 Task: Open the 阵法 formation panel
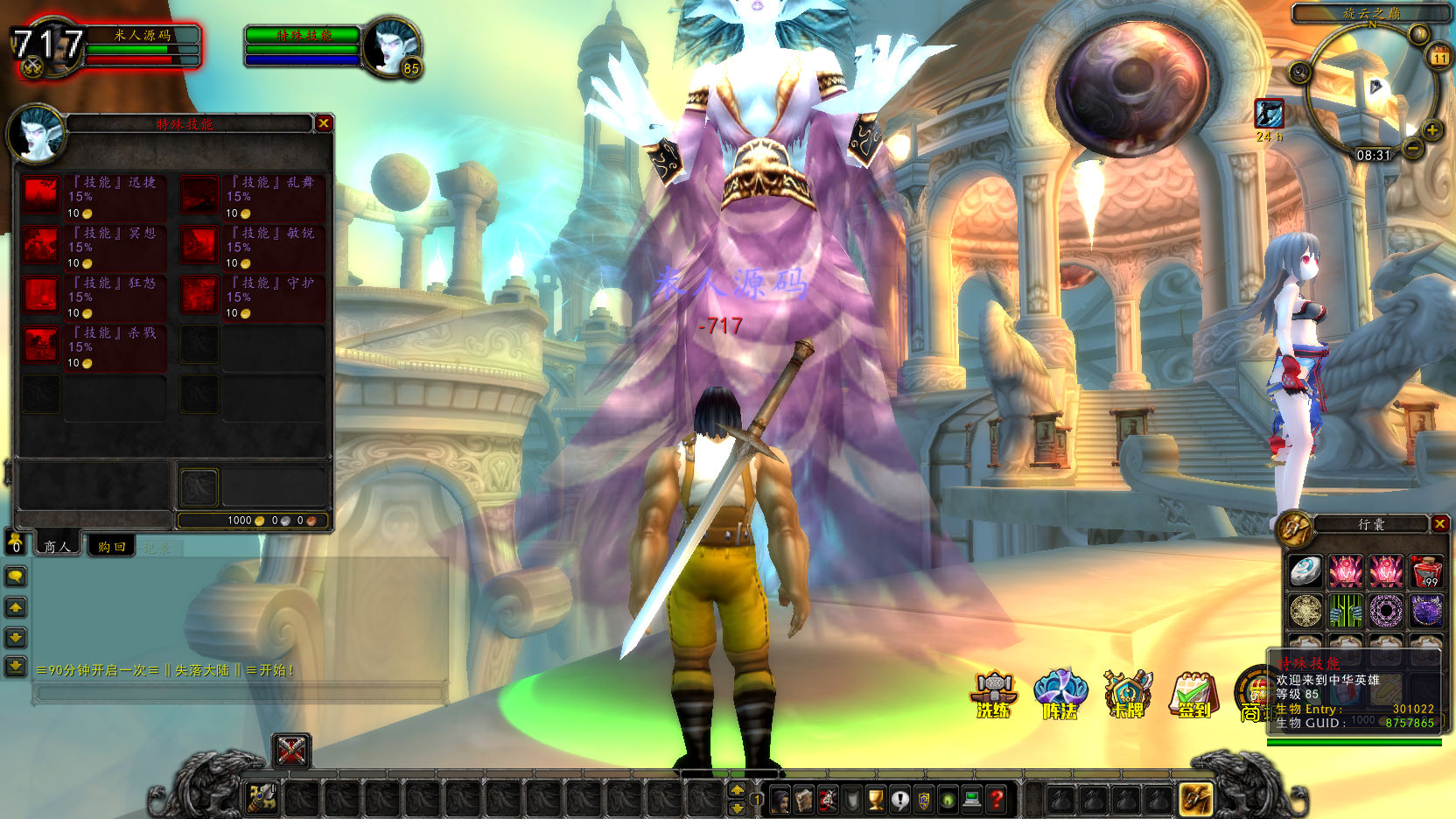tap(1060, 693)
